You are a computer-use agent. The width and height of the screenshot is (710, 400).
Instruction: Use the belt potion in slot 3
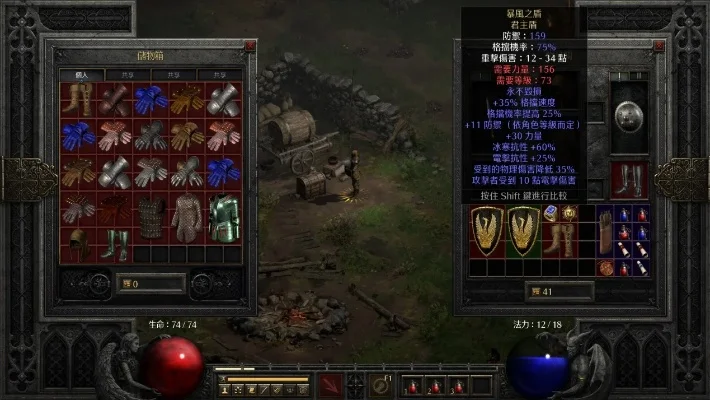click(457, 385)
